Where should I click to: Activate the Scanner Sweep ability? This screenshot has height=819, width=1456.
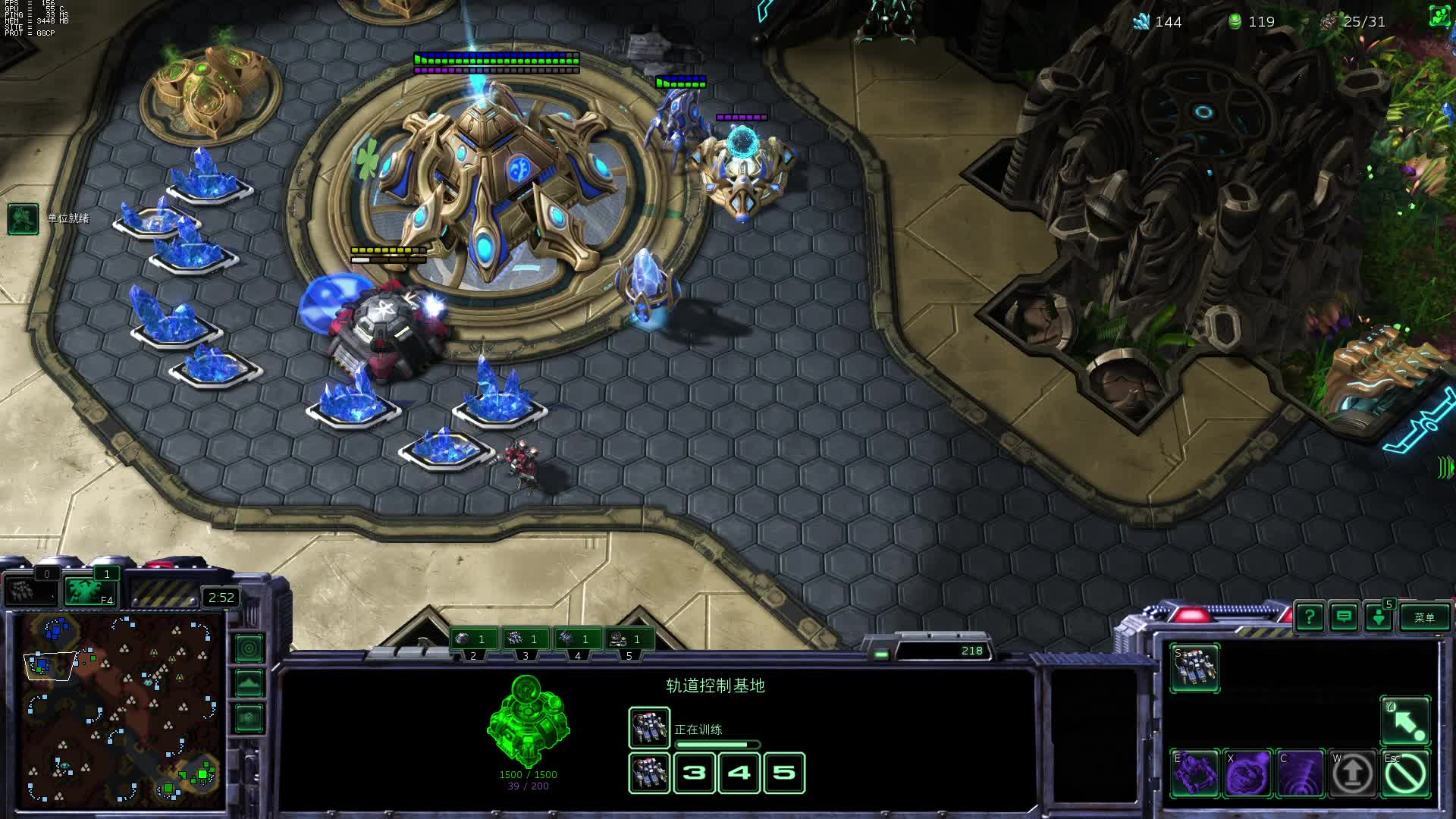(x=1301, y=774)
